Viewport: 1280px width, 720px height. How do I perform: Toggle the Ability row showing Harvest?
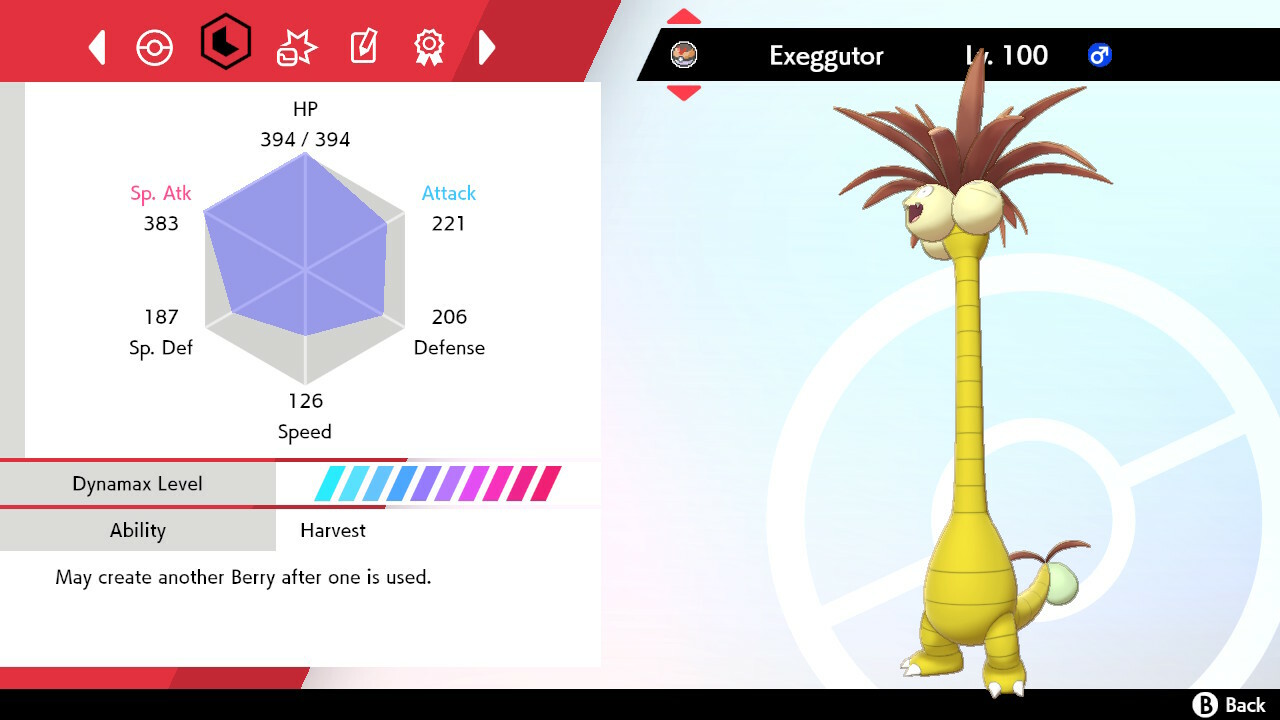138,530
